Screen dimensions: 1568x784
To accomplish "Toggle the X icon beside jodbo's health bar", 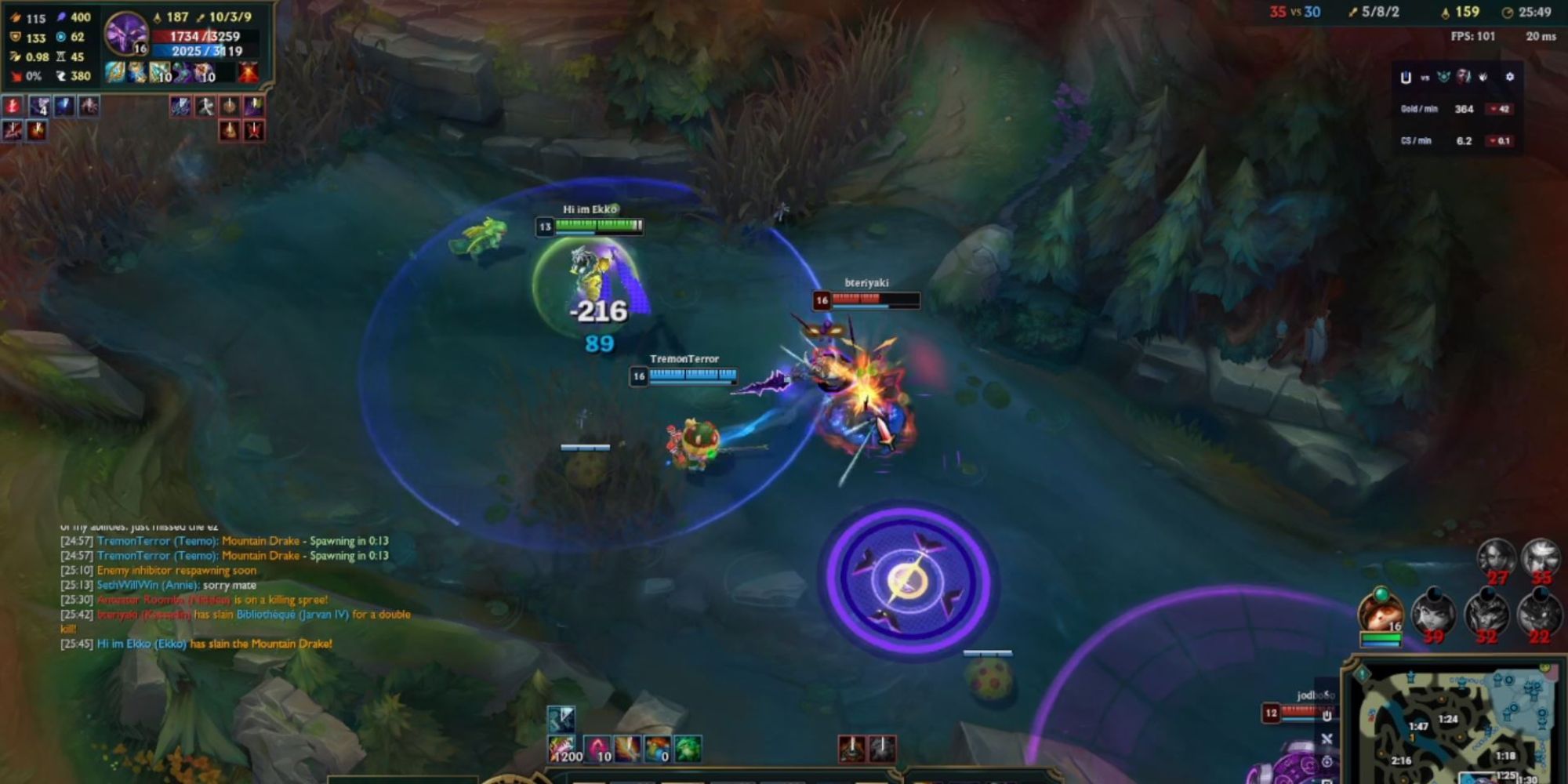I will point(1327,739).
